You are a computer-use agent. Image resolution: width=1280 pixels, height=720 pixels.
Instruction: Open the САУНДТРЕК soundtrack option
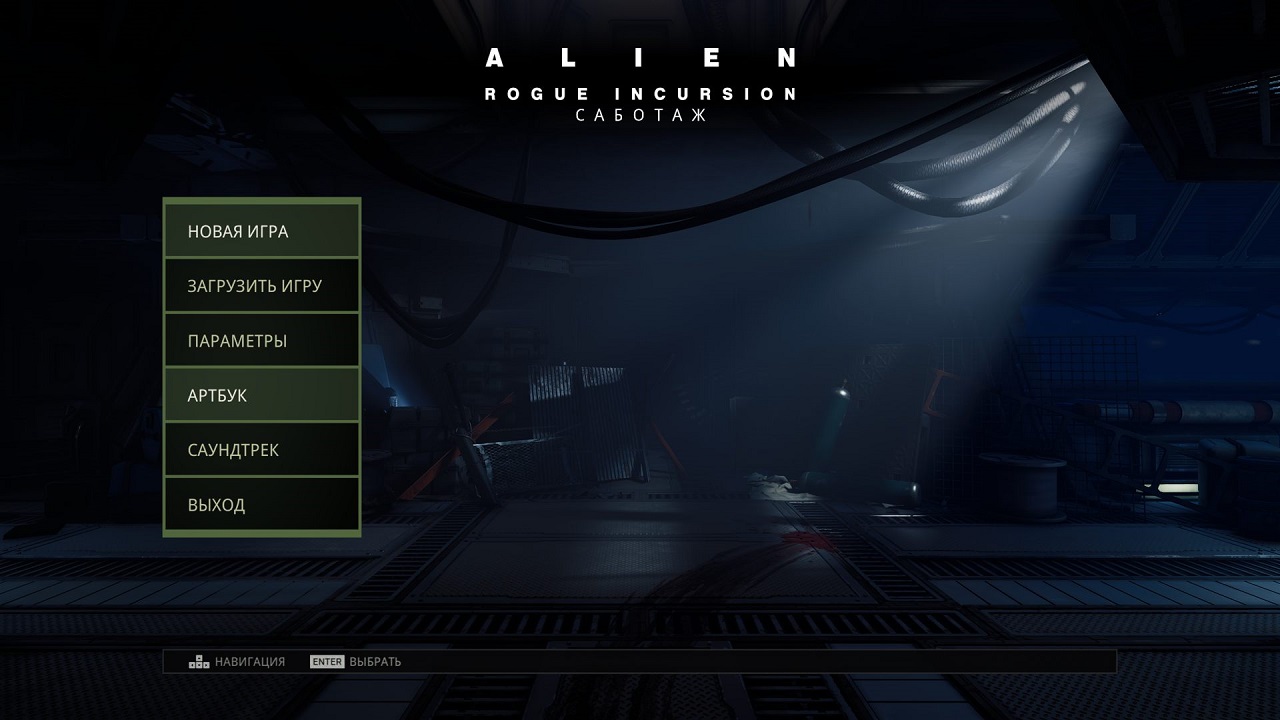point(260,449)
